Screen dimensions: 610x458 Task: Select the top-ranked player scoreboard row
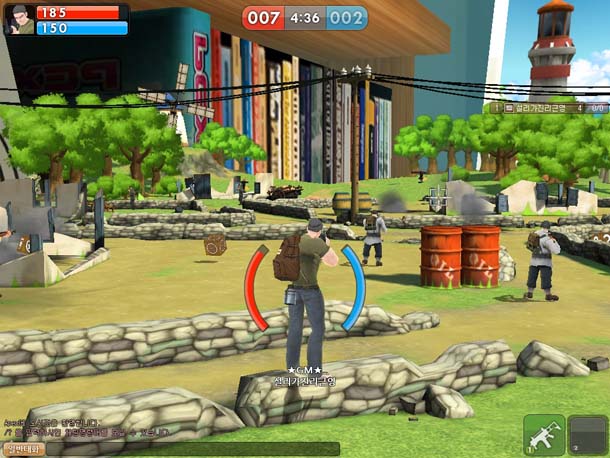point(546,107)
